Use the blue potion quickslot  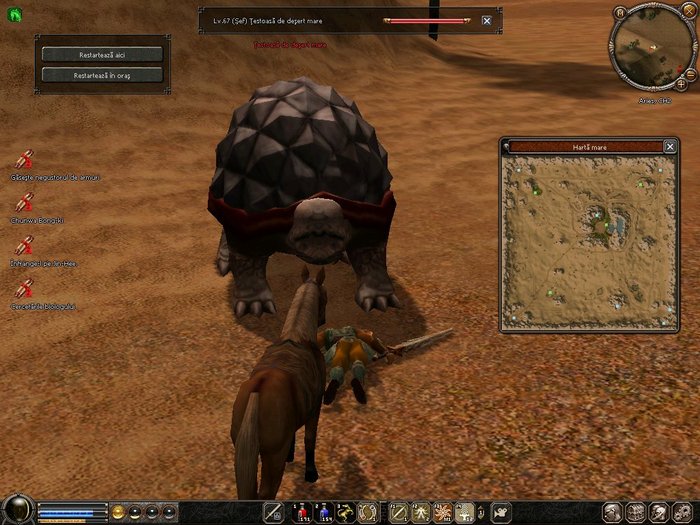point(324,512)
